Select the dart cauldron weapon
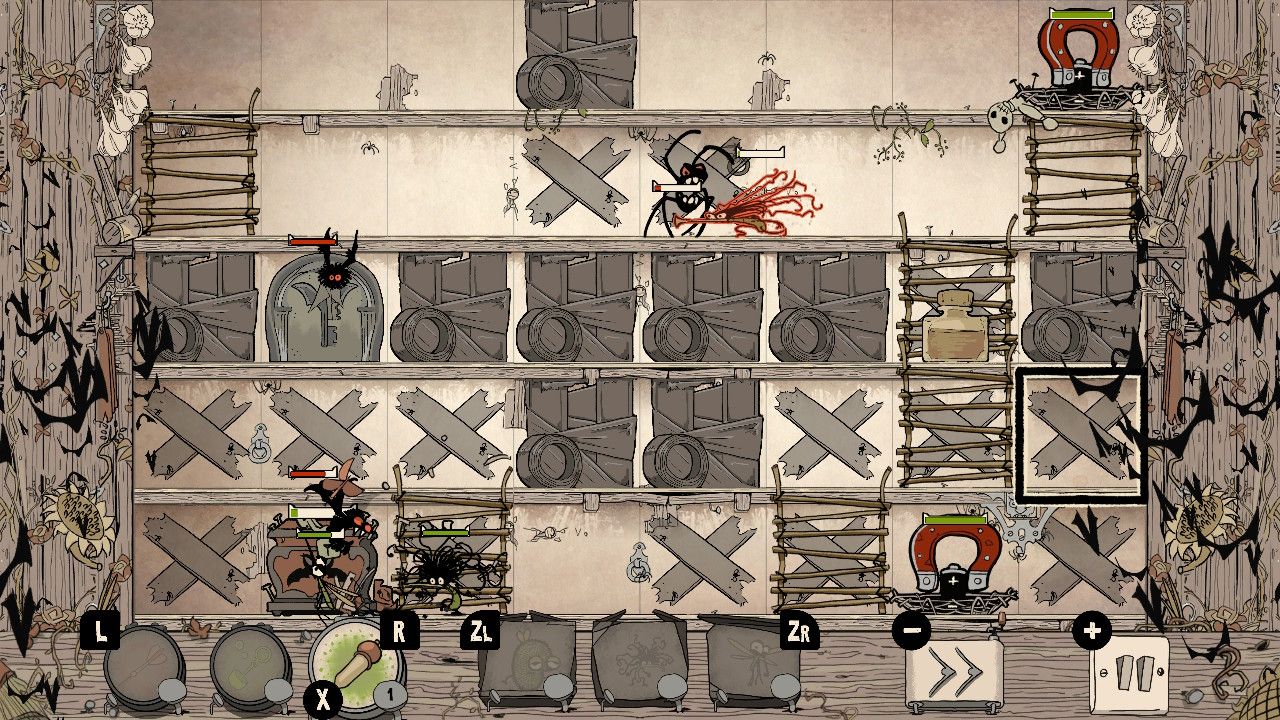Screen dimensions: 1280x720 [x=145, y=668]
